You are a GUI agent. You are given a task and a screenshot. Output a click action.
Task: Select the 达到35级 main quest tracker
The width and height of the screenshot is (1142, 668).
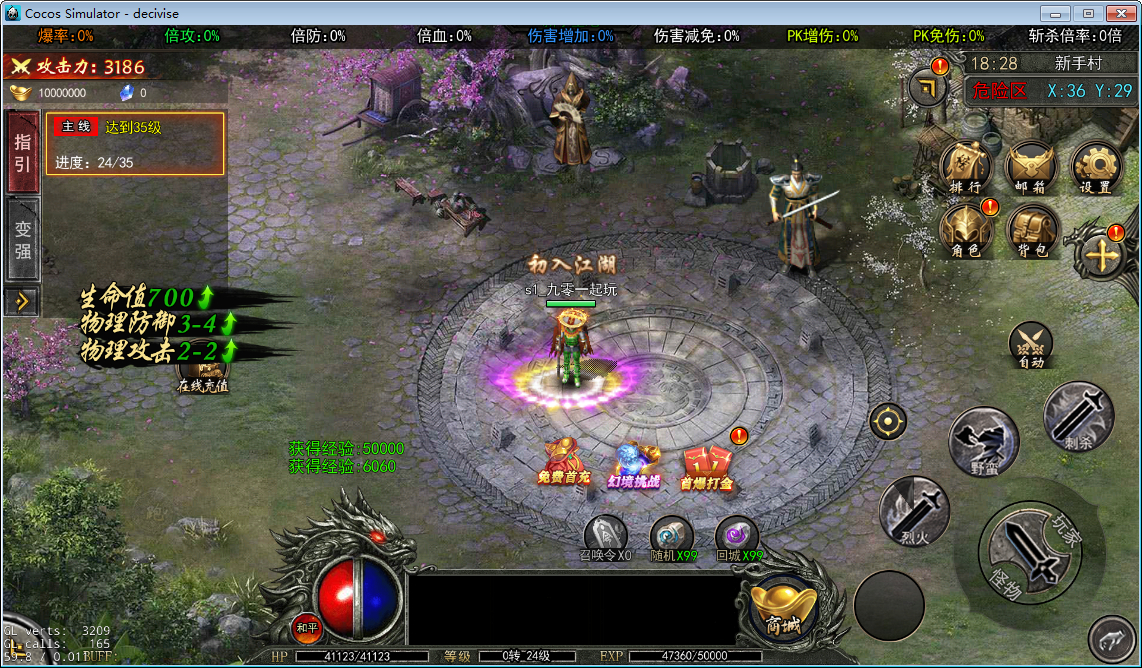point(134,143)
